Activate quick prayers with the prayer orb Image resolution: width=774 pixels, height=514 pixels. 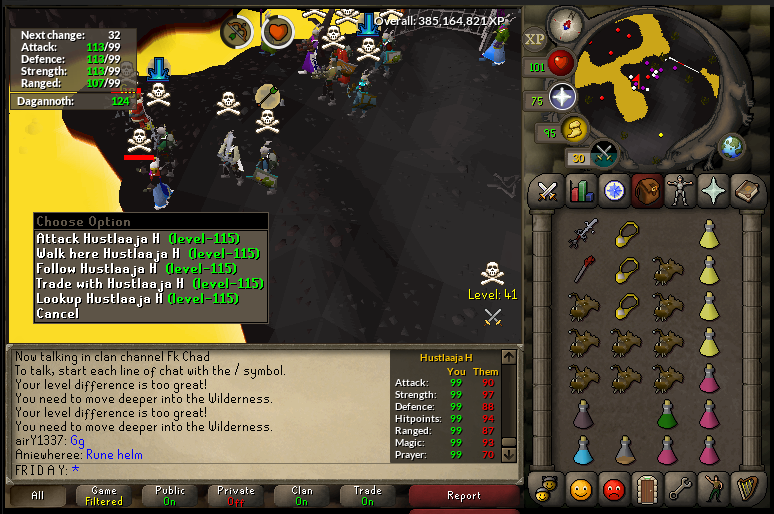pyautogui.click(x=562, y=97)
